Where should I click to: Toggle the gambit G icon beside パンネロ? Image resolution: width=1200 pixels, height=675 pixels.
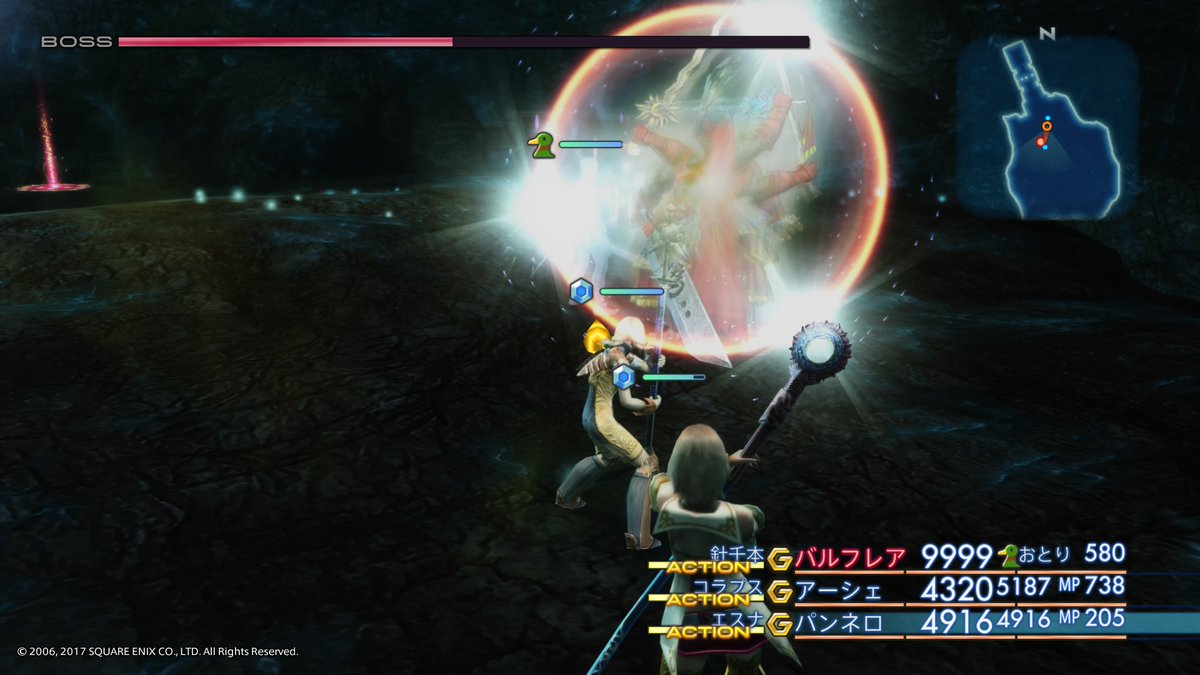click(x=781, y=624)
